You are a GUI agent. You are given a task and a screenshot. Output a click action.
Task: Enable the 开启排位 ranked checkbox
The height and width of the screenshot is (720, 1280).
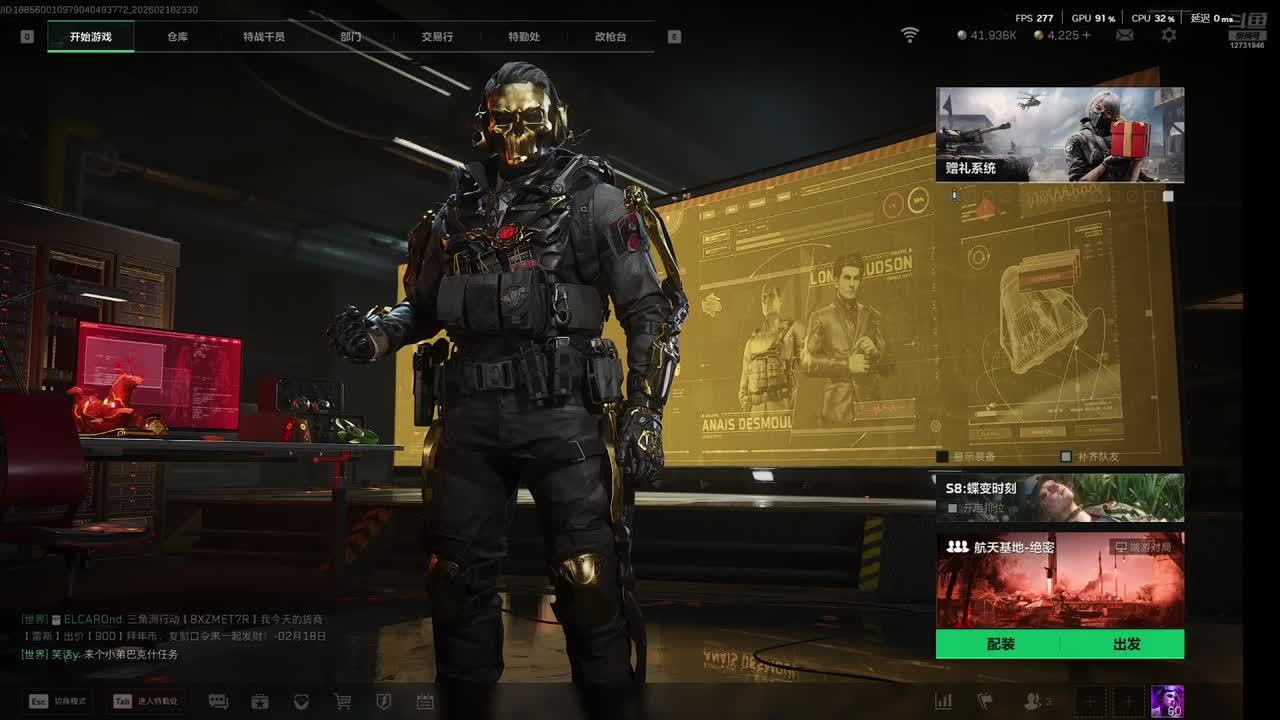[952, 508]
